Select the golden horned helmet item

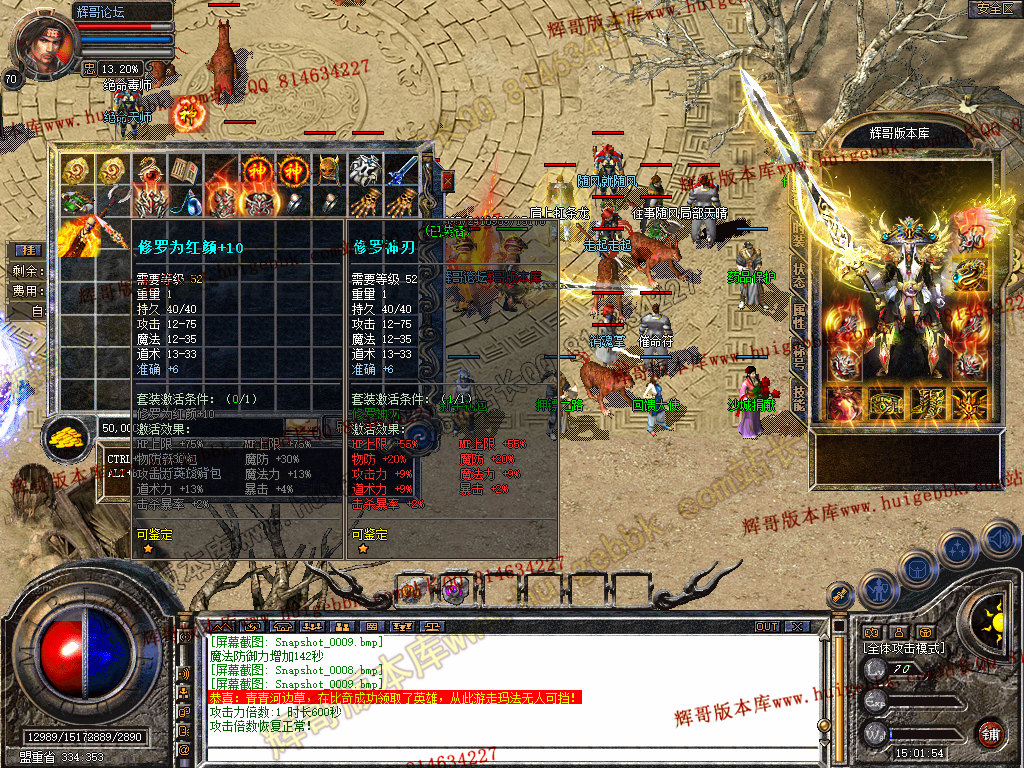point(329,170)
